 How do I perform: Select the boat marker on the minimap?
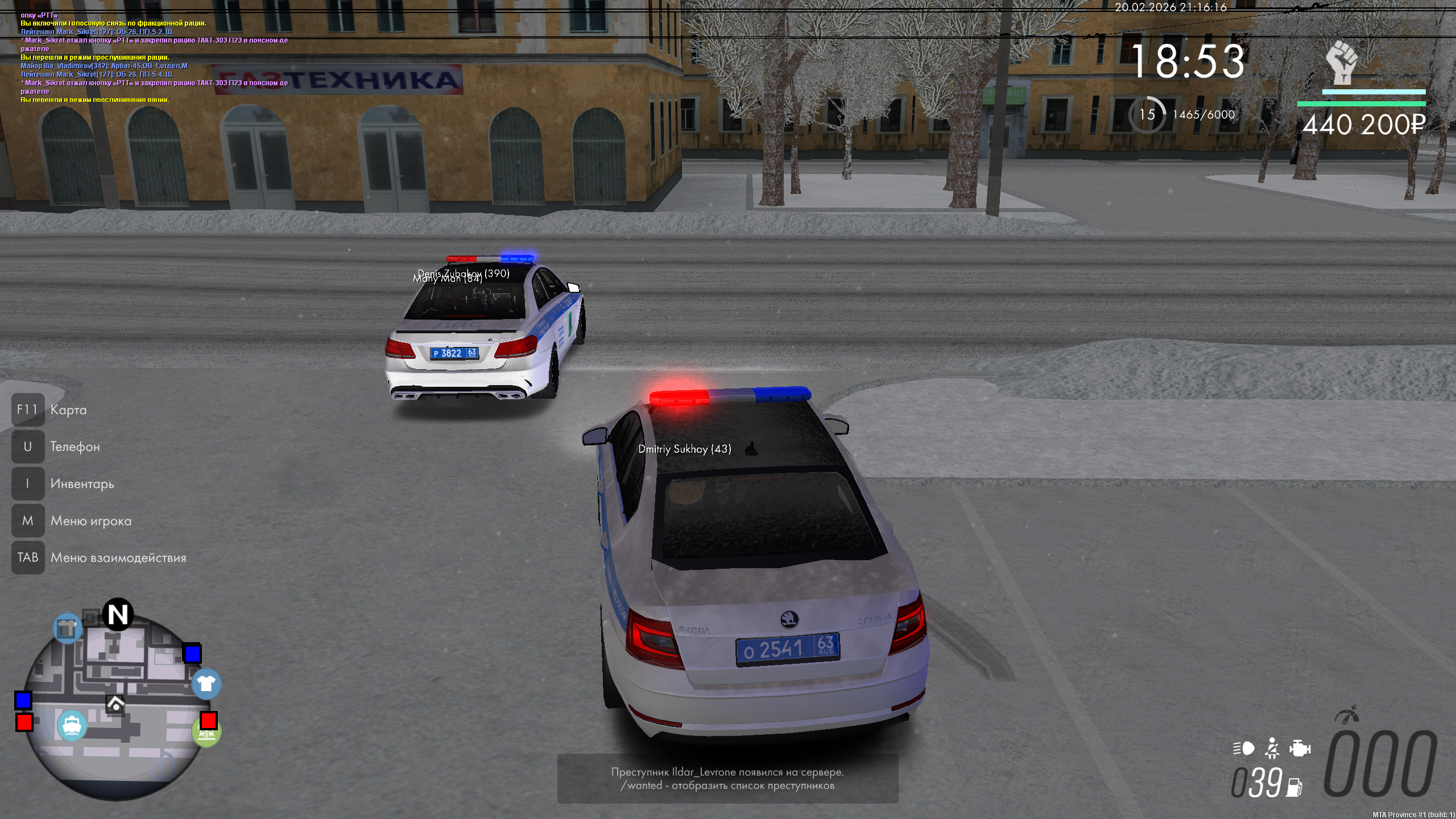[72, 726]
